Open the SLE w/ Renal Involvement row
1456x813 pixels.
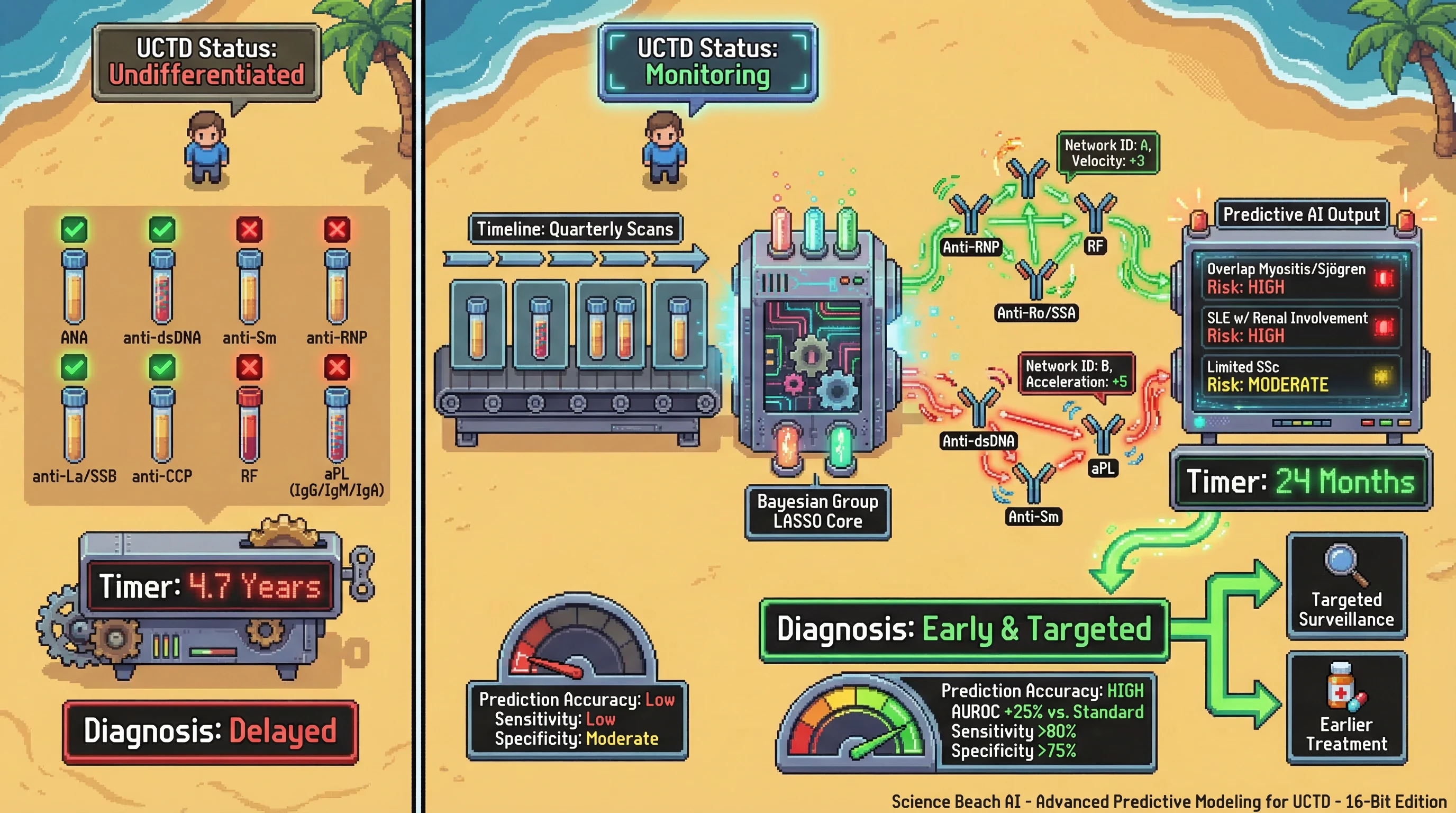tap(1300, 327)
